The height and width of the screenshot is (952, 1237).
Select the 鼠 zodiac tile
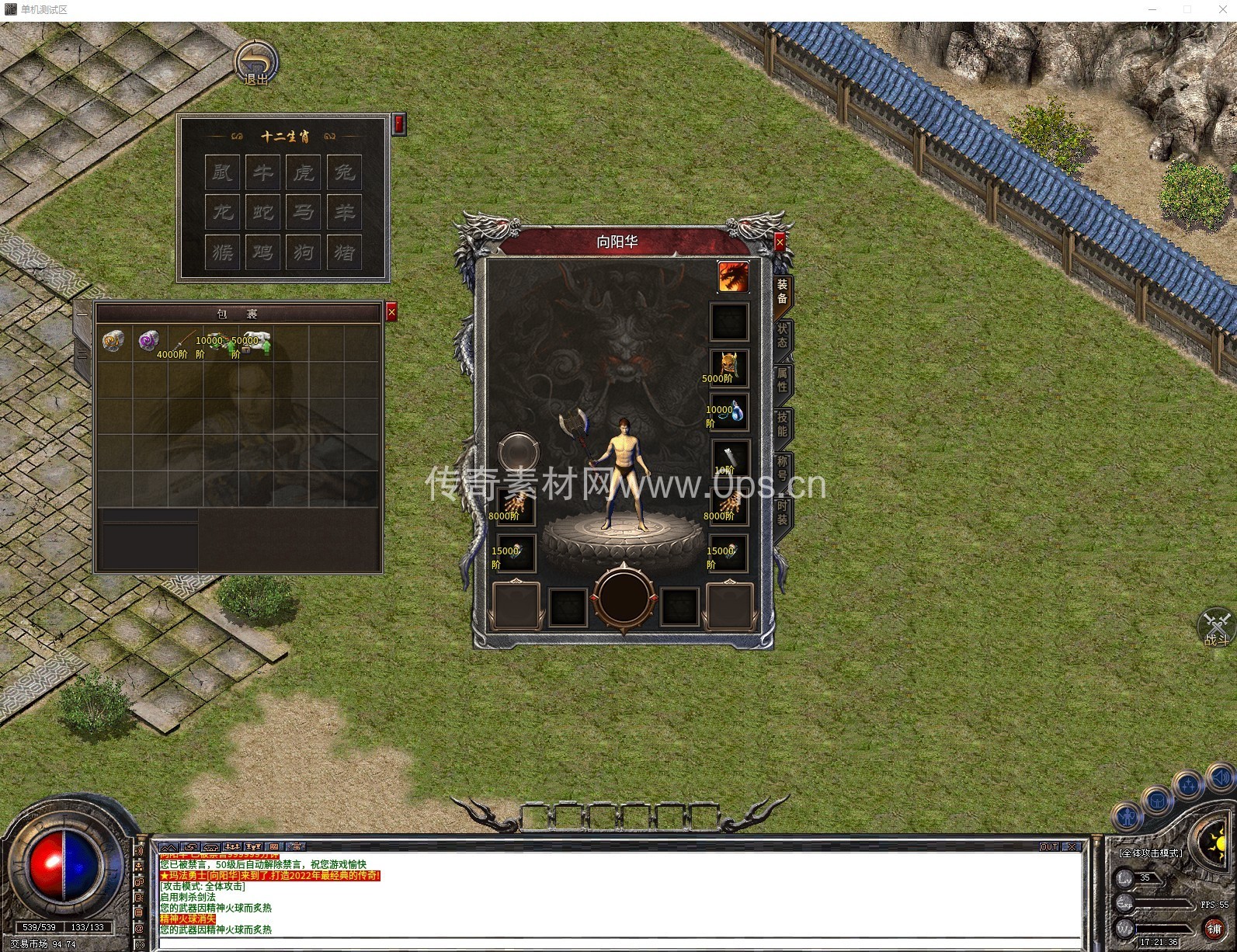pos(223,172)
